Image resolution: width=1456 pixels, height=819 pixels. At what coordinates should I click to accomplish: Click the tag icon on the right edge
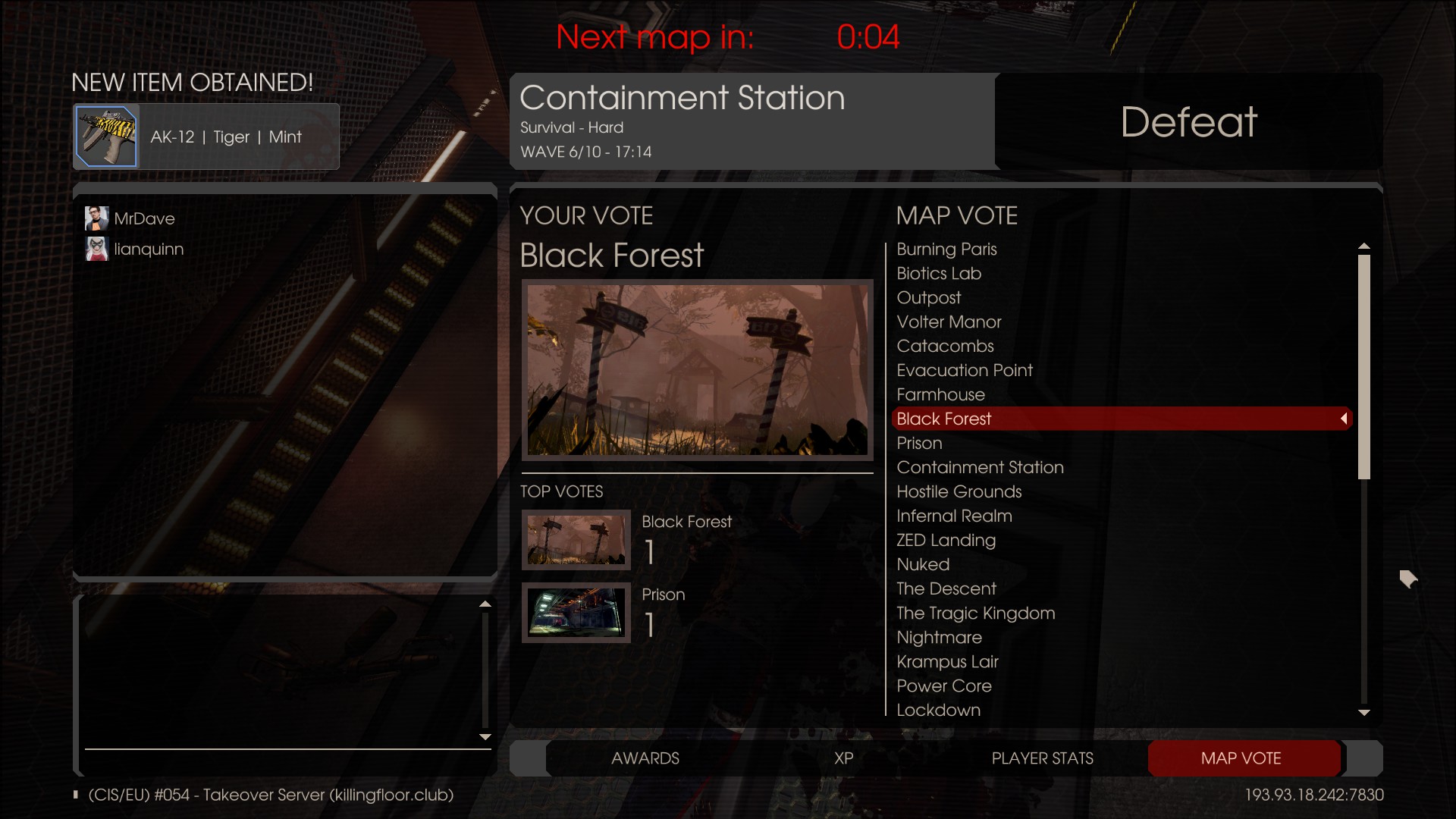pos(1409,579)
